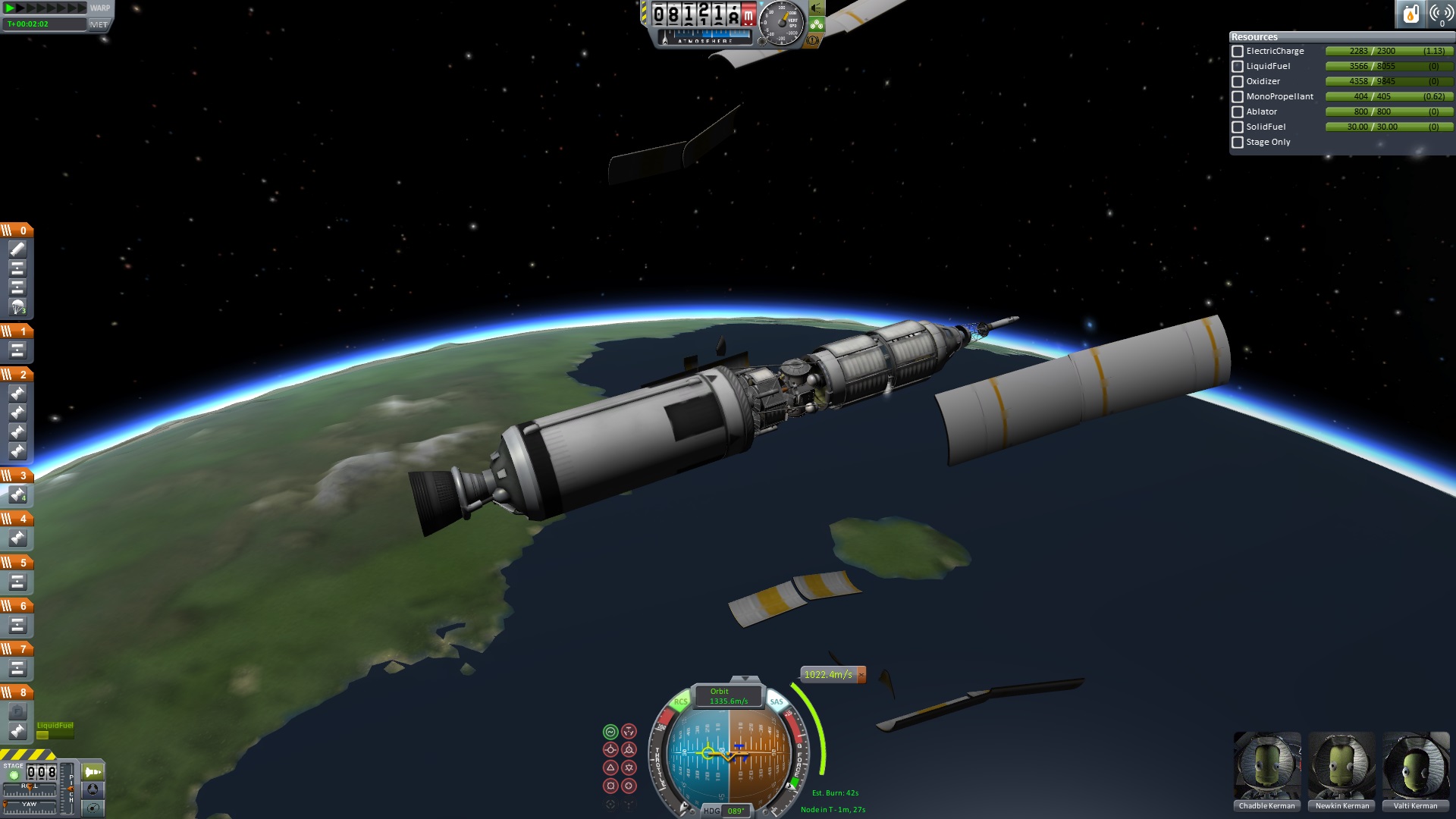1456x819 pixels.
Task: Toggle the lights button by the altimeter
Action: pos(817,8)
